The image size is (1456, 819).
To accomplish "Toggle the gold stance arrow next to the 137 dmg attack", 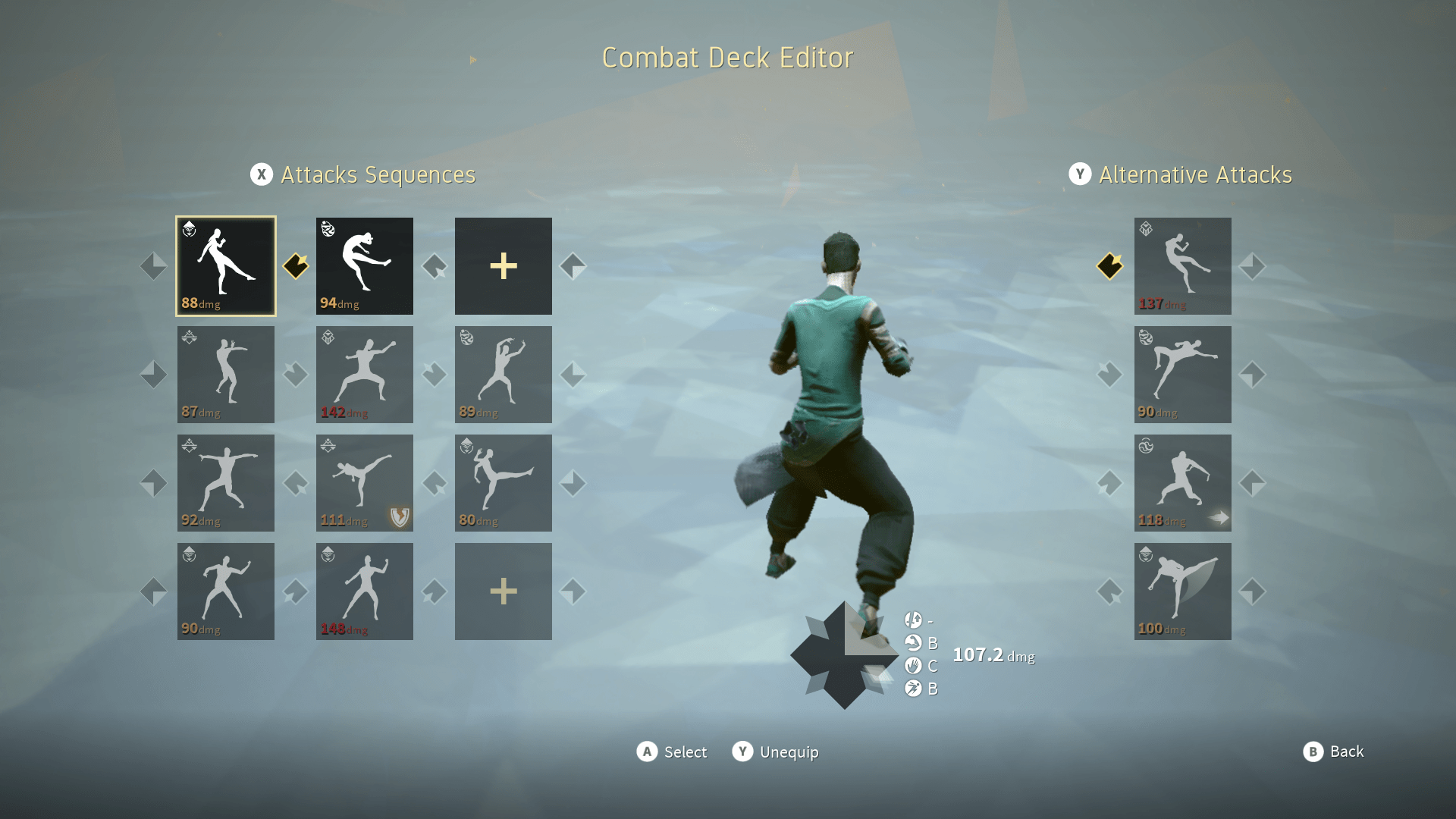I will click(x=1109, y=266).
